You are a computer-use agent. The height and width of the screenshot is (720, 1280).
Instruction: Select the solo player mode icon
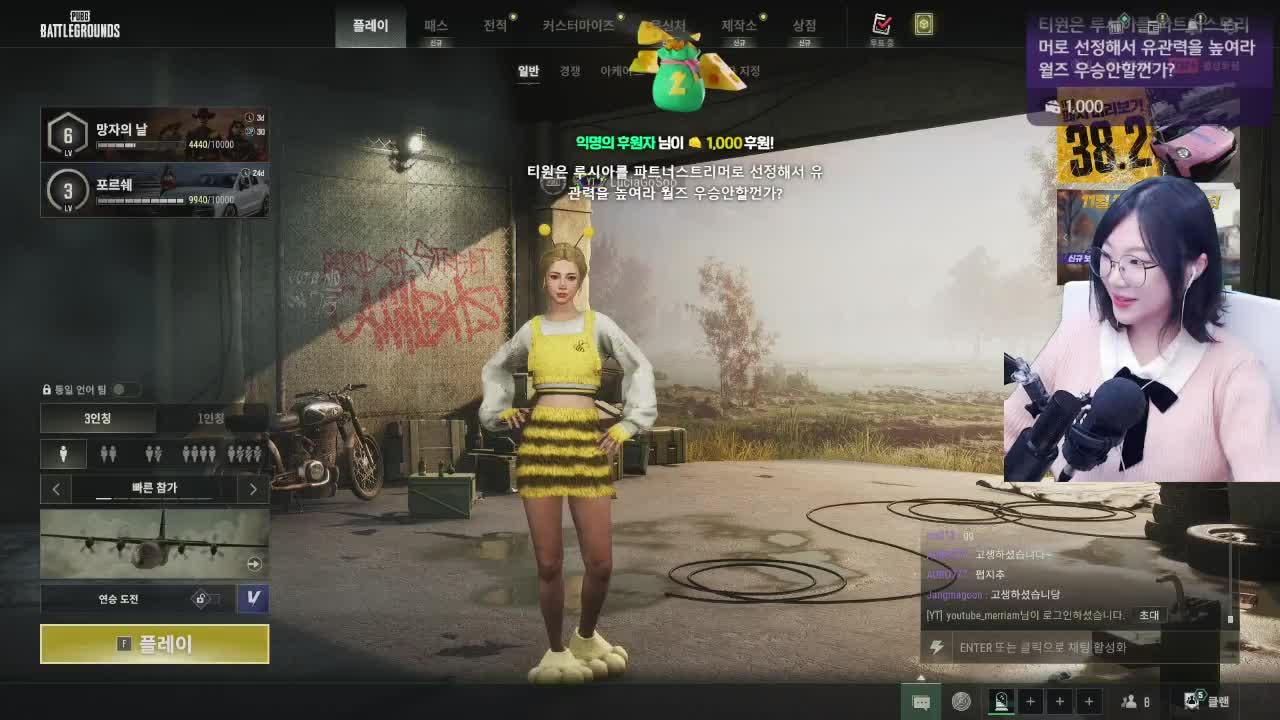coord(63,454)
